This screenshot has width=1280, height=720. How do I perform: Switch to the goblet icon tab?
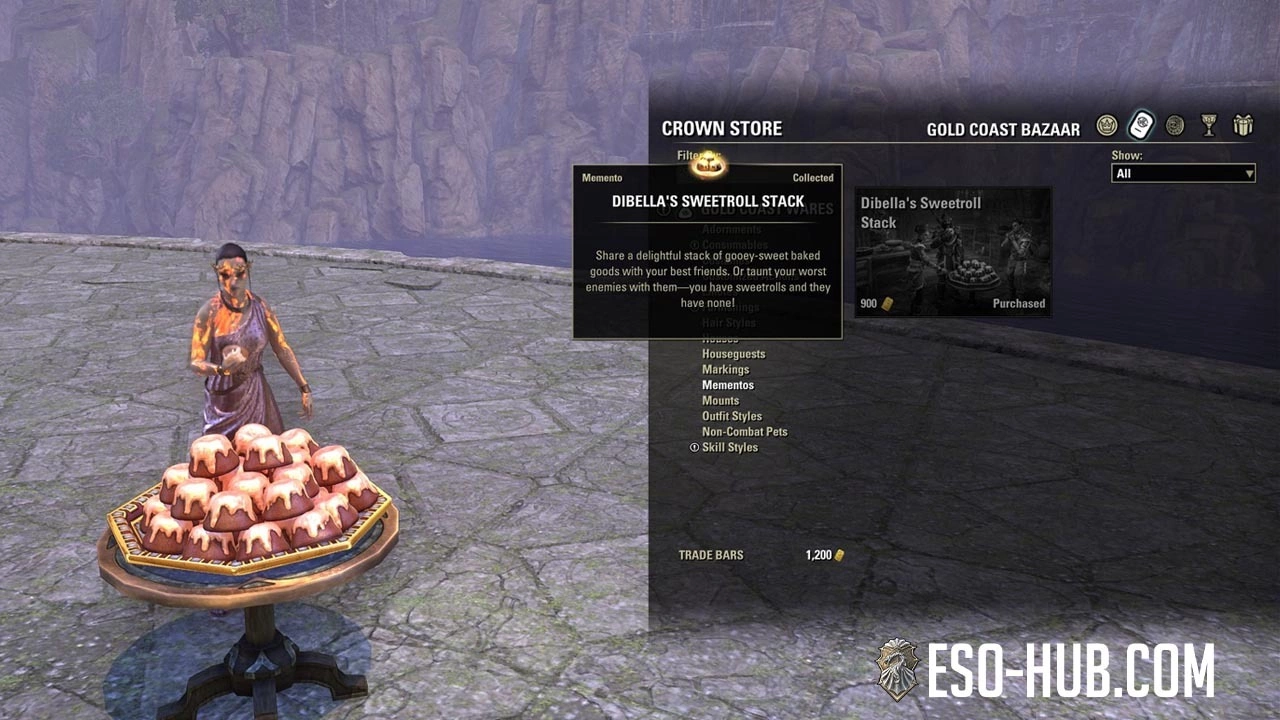(1209, 126)
